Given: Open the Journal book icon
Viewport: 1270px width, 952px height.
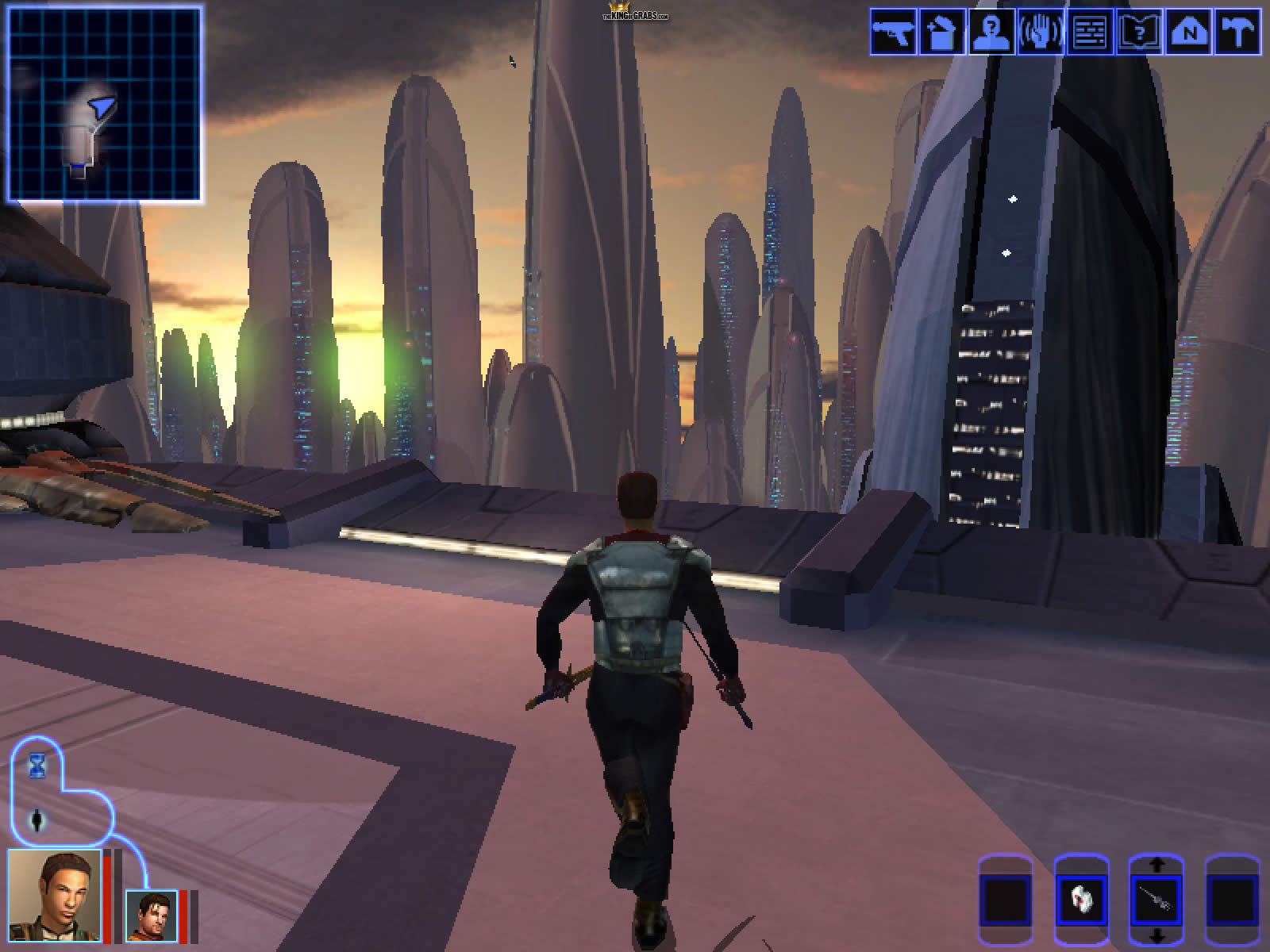Looking at the screenshot, I should [x=1139, y=32].
